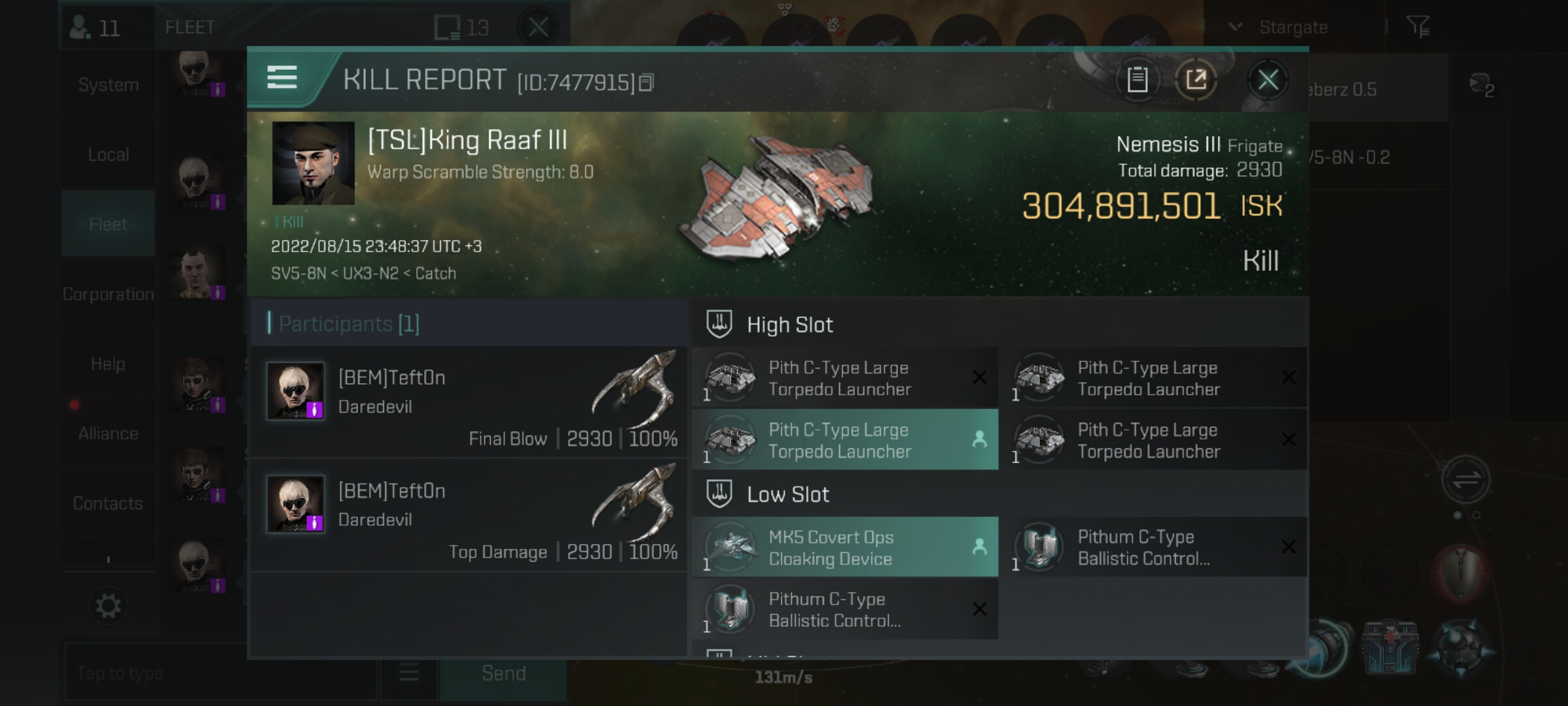Open the Kill Report hamburger menu
Viewport: 1568px width, 706px height.
282,78
